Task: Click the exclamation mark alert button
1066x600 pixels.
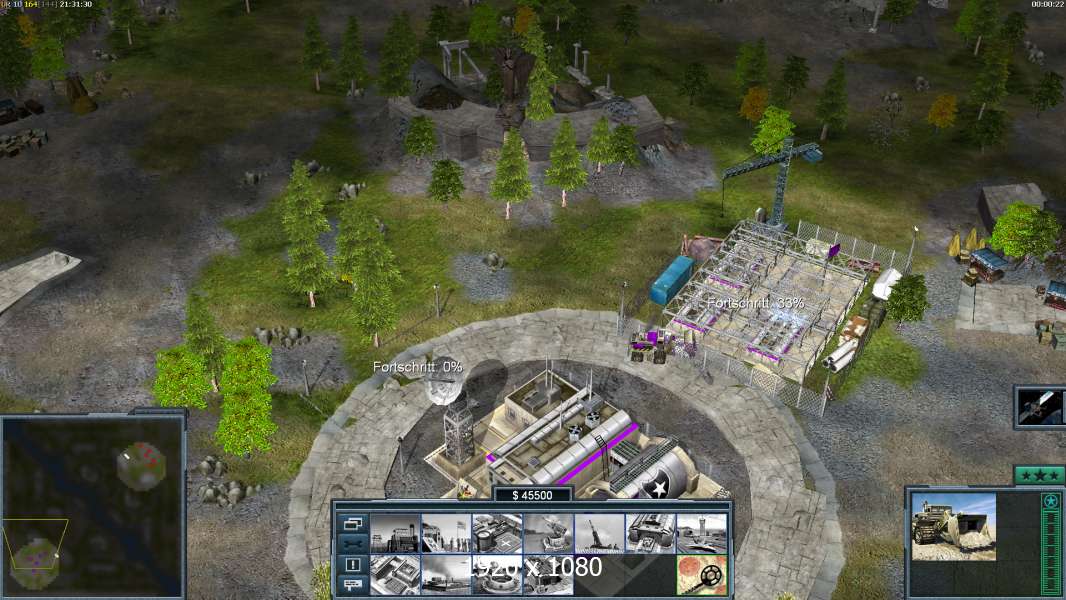Action: (x=352, y=564)
